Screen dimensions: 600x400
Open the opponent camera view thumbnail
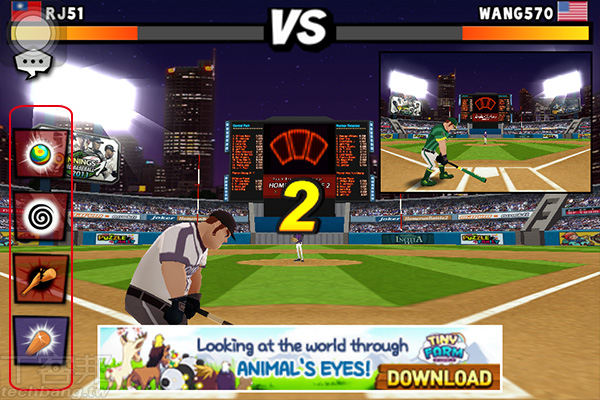(486, 122)
